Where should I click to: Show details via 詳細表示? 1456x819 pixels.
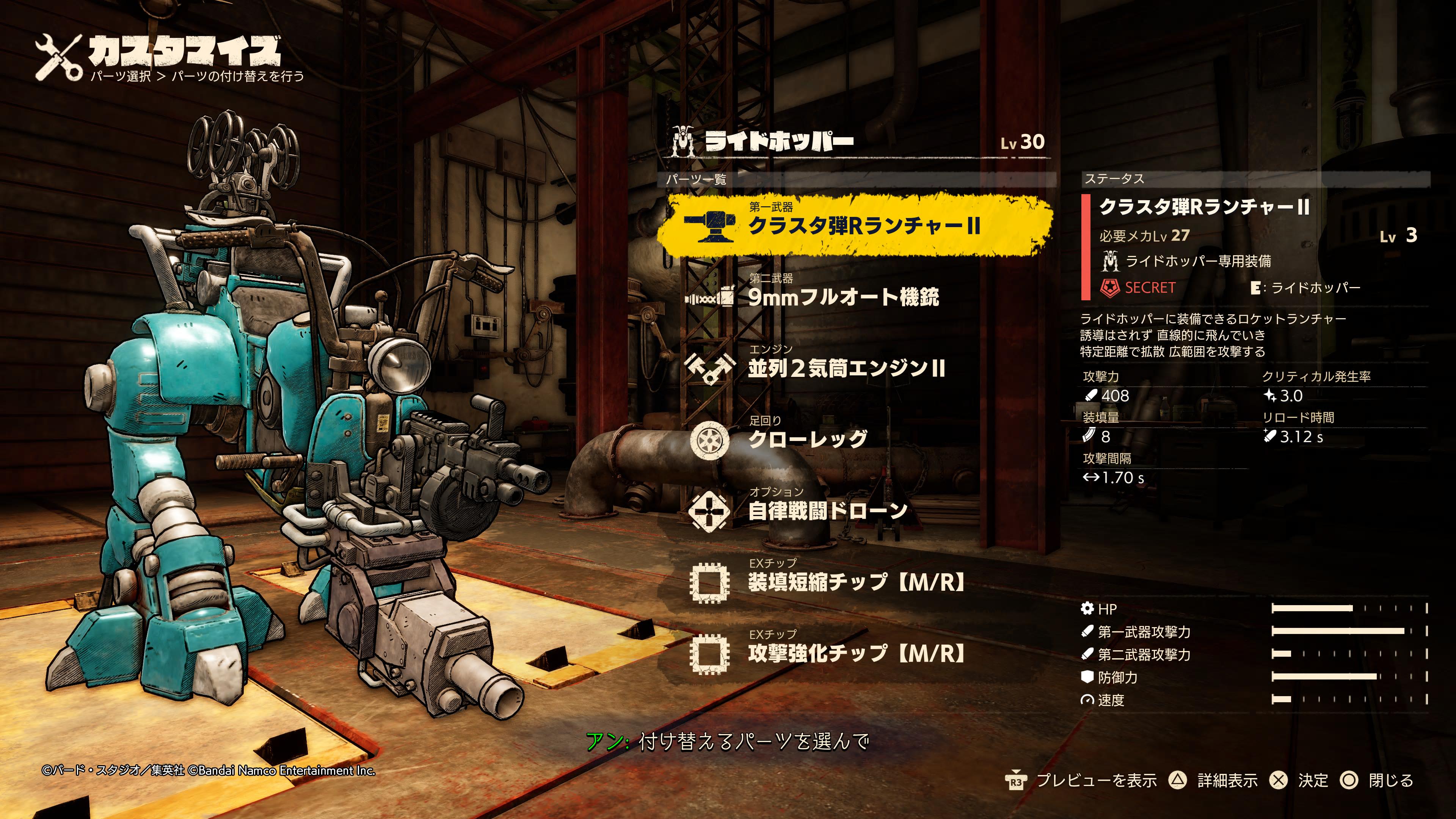1227,781
